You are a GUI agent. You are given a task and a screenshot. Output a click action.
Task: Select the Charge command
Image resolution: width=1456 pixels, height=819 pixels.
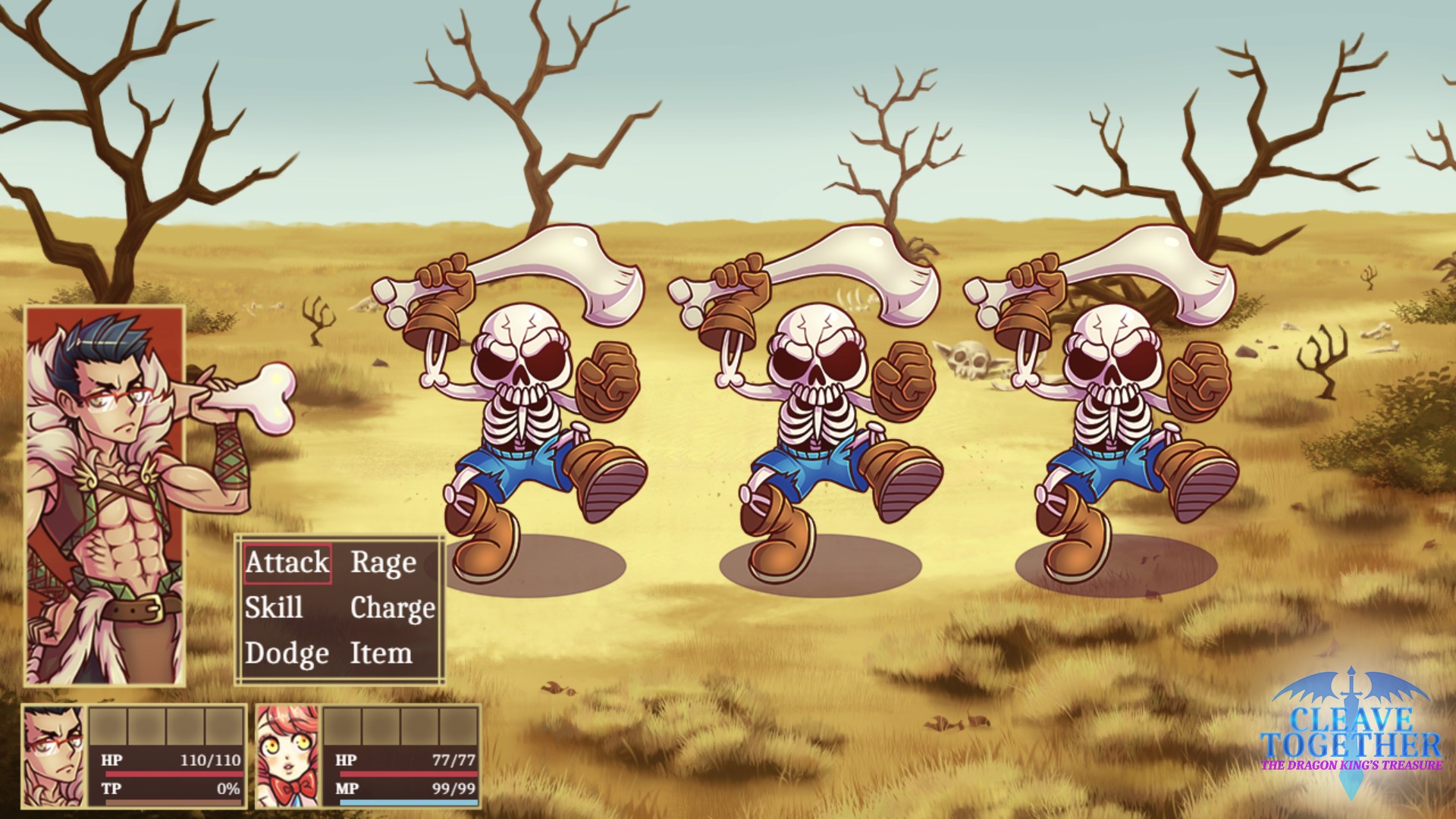pos(392,608)
